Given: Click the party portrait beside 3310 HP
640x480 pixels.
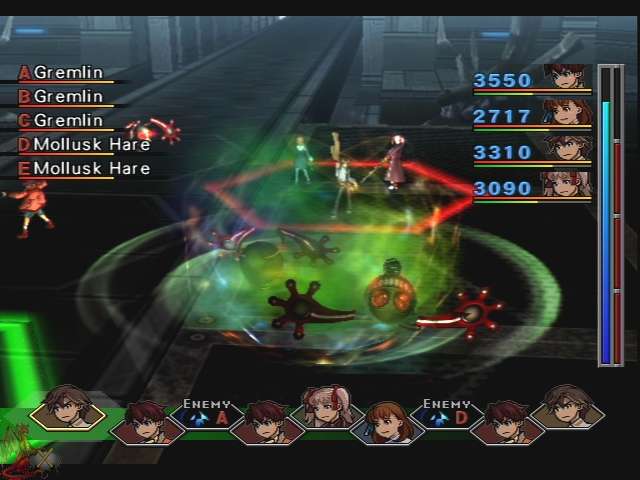Looking at the screenshot, I should (x=567, y=149).
